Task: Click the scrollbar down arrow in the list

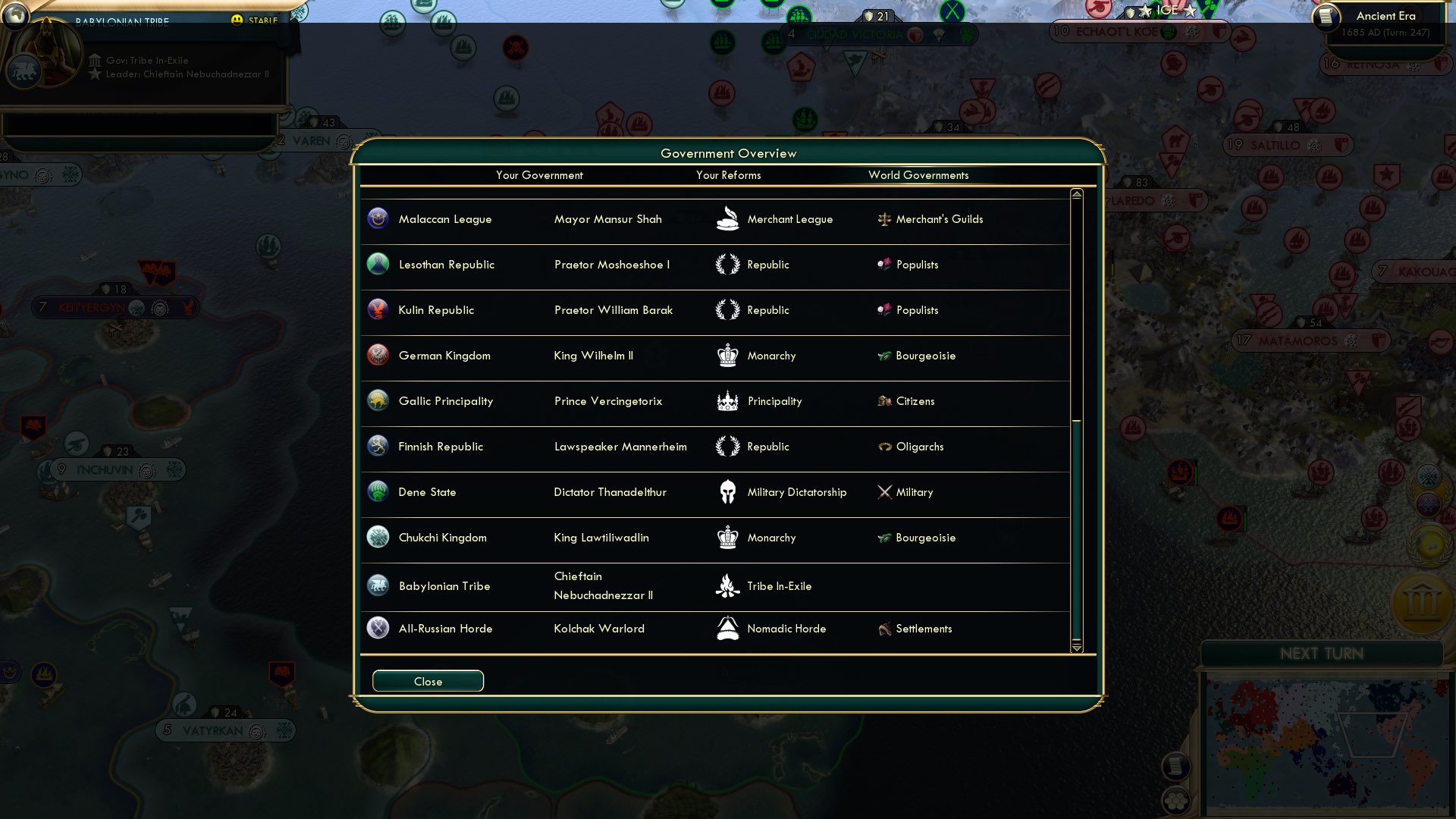Action: (1075, 649)
